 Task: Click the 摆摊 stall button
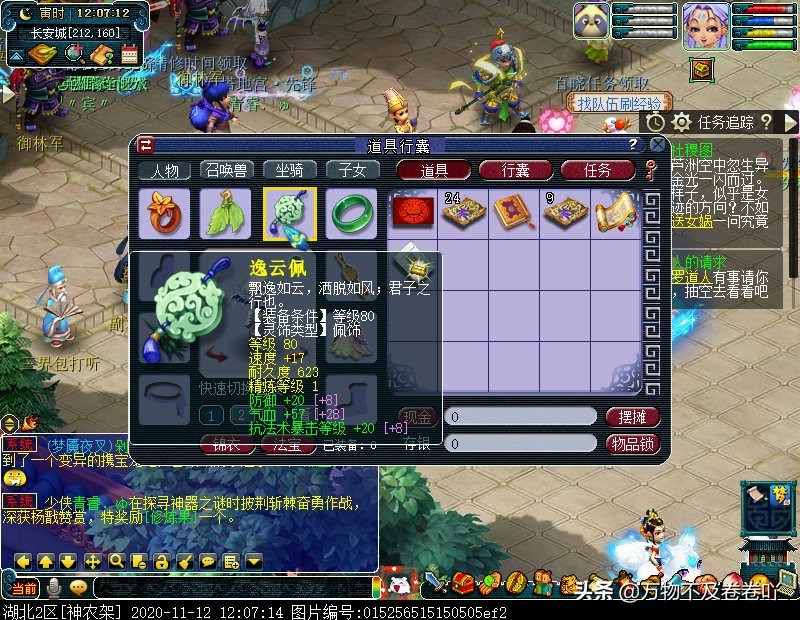(633, 416)
